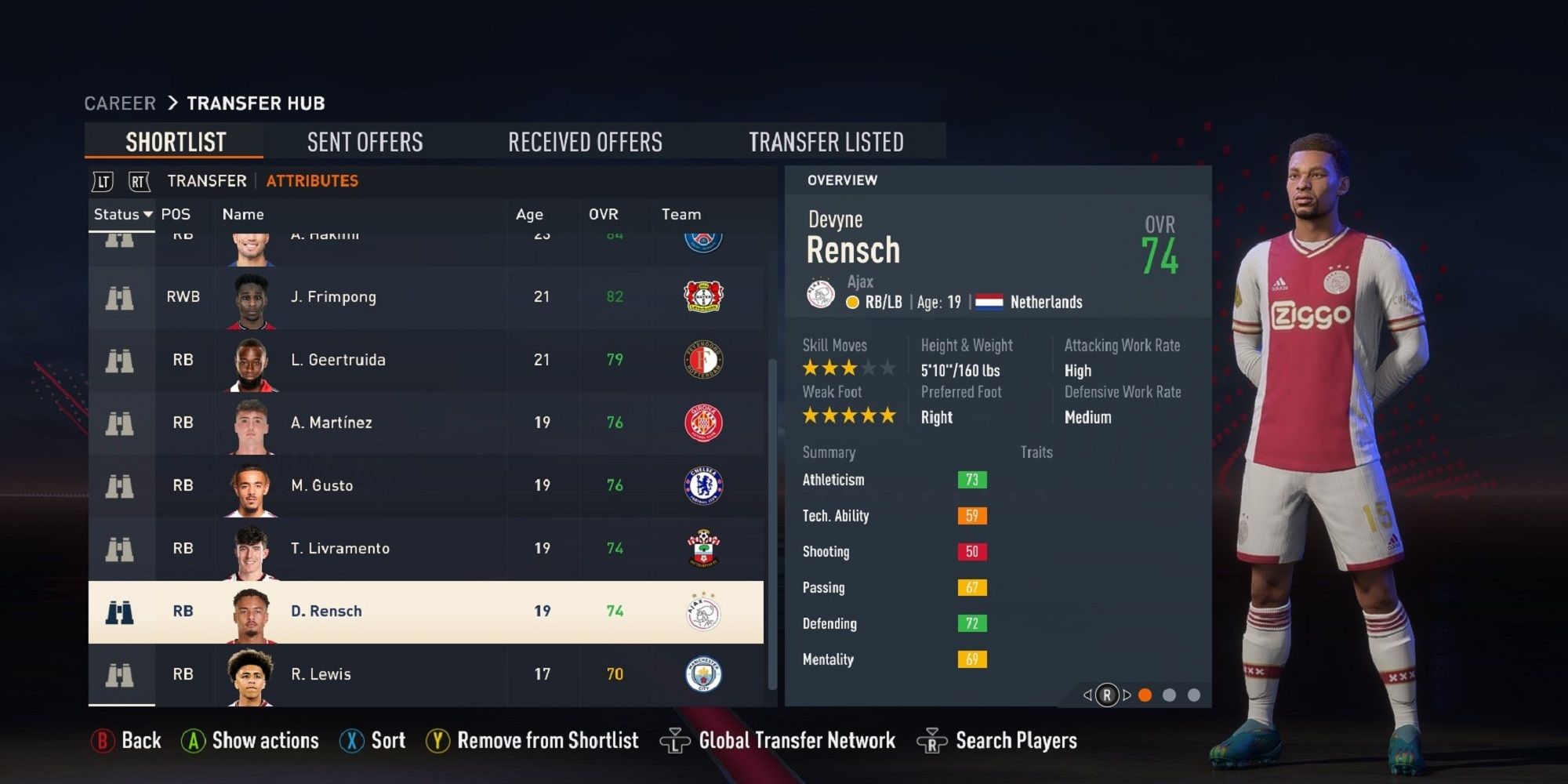This screenshot has width=1568, height=784.
Task: Open the Transfer Listed tab
Action: point(827,142)
